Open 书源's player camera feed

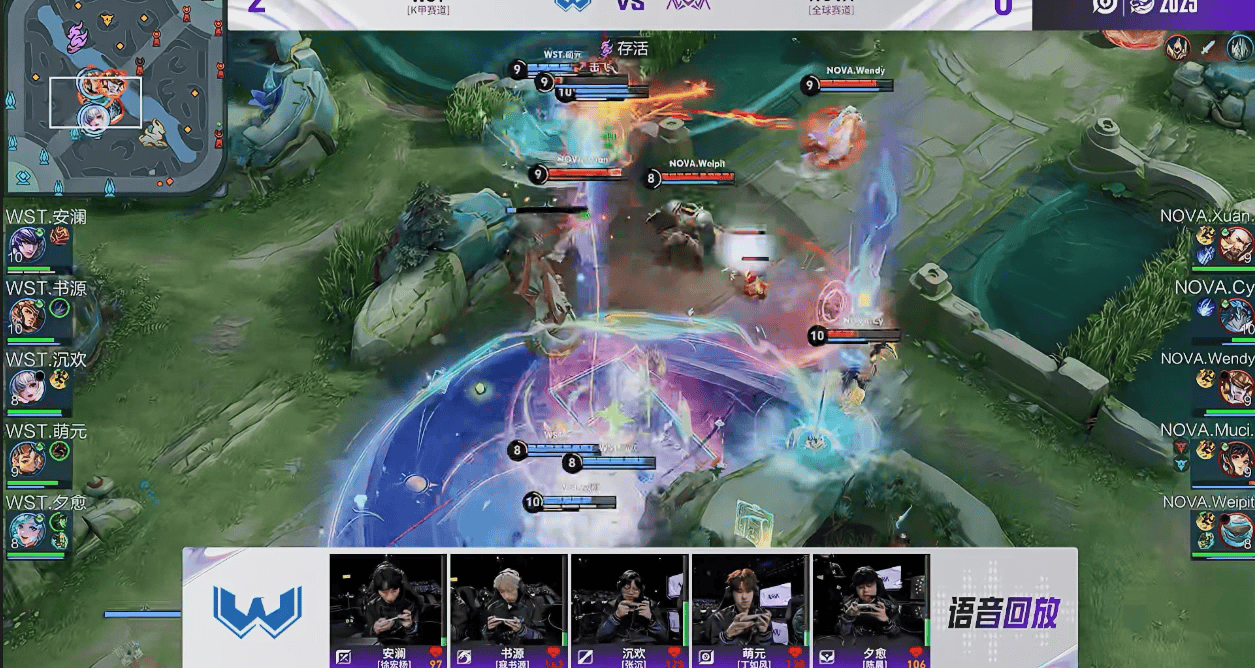pos(508,600)
